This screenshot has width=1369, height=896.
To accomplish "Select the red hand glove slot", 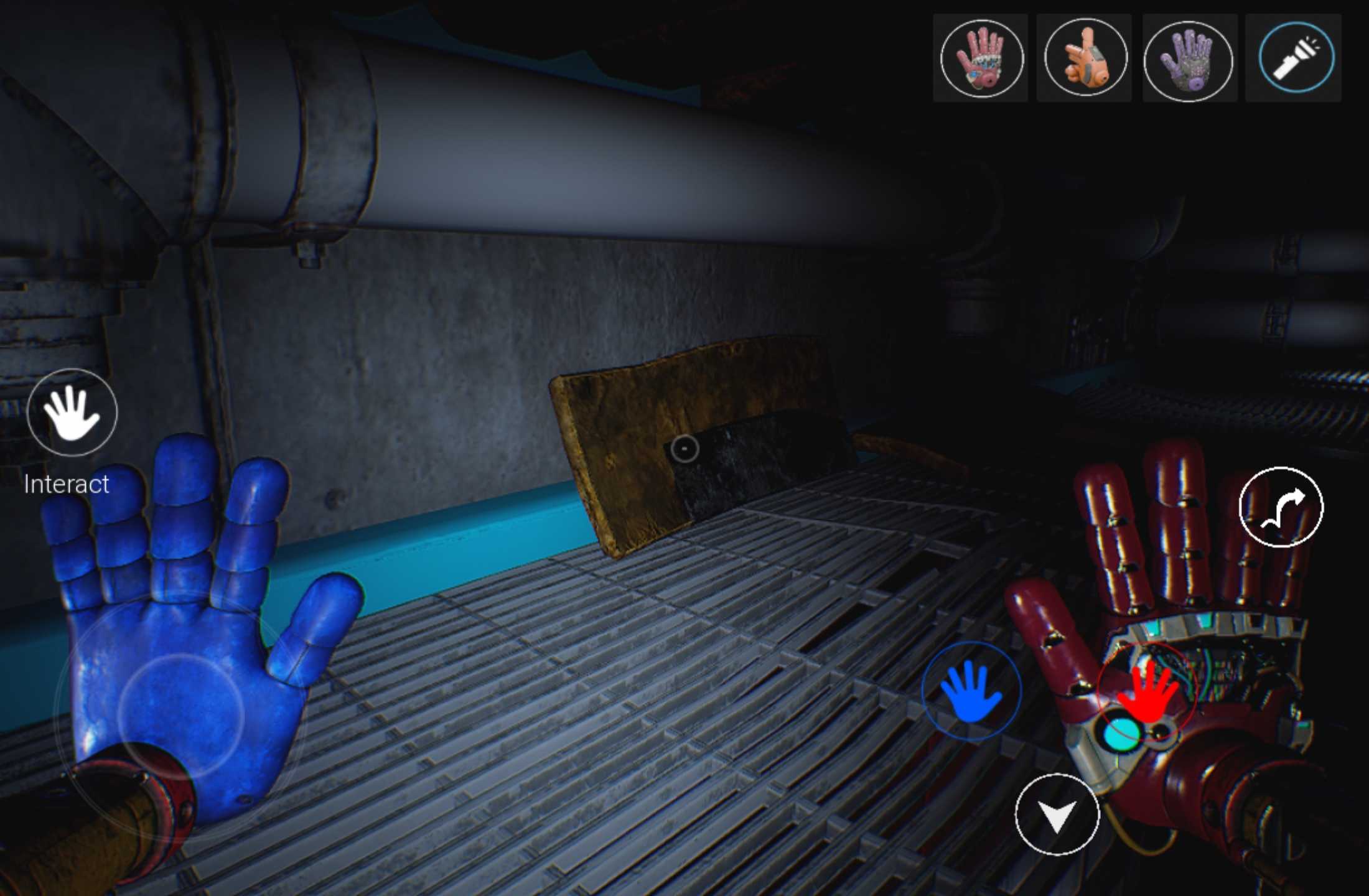I will click(981, 58).
